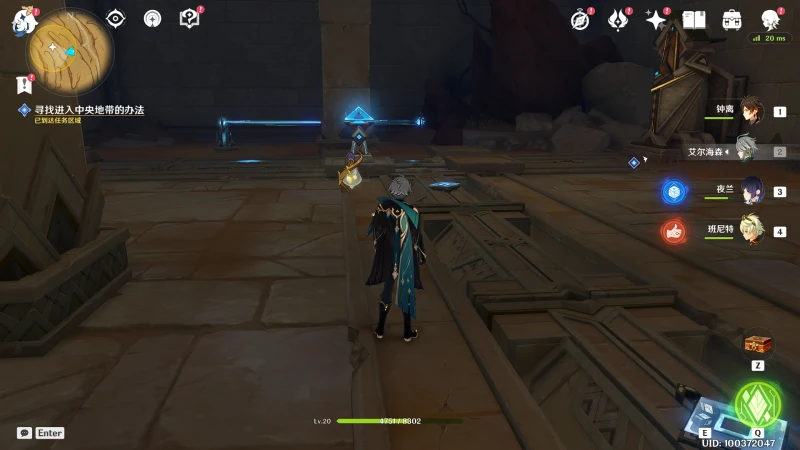Open the chat speech bubble
800x450 pixels.
click(x=24, y=433)
